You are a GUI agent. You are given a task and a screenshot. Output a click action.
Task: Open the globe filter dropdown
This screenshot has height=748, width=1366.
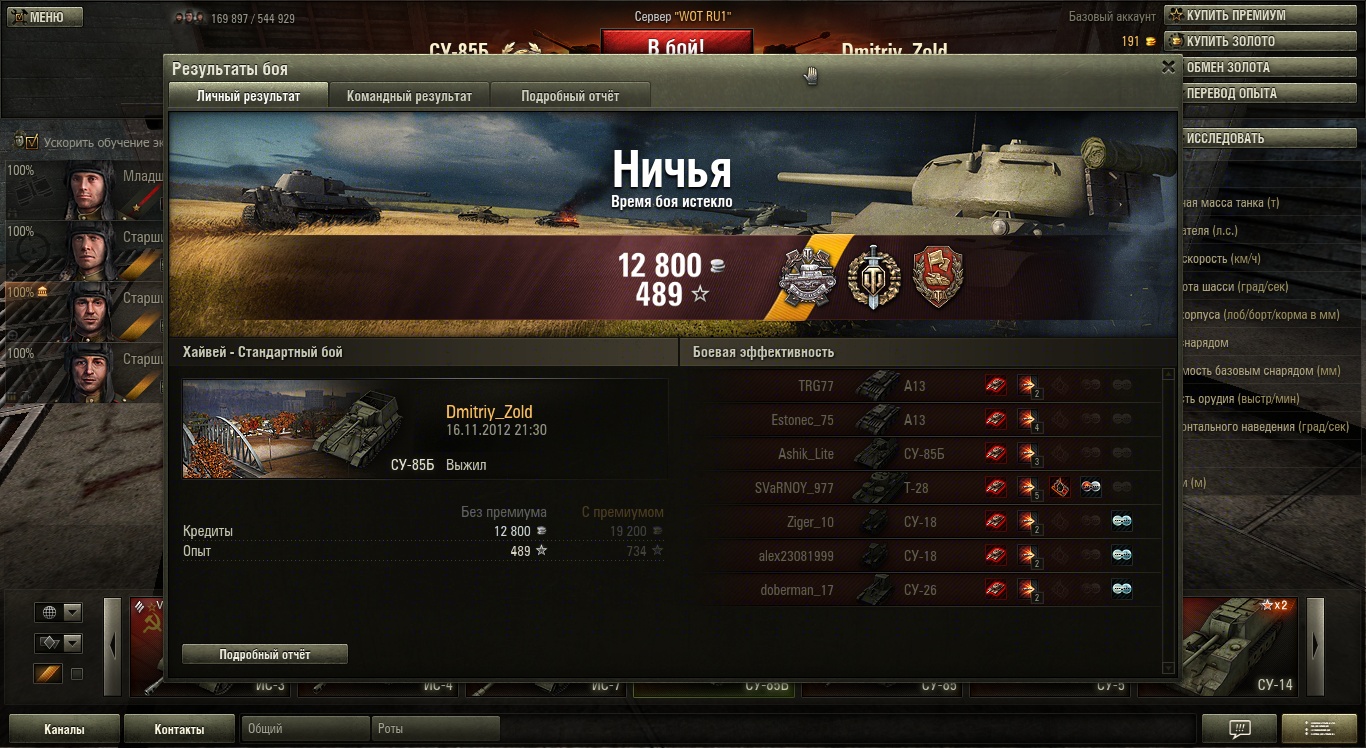click(x=58, y=612)
